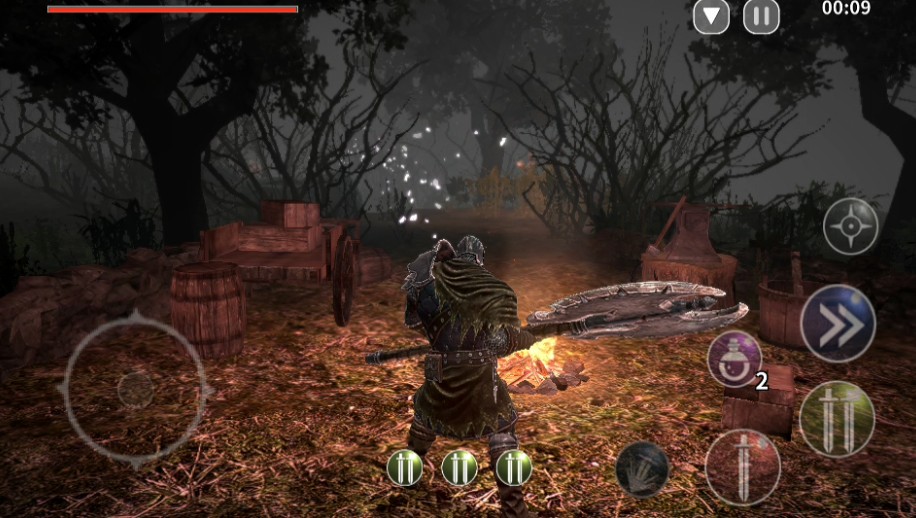Activate the double-chevron dash button
This screenshot has height=518, width=916.
[837, 323]
